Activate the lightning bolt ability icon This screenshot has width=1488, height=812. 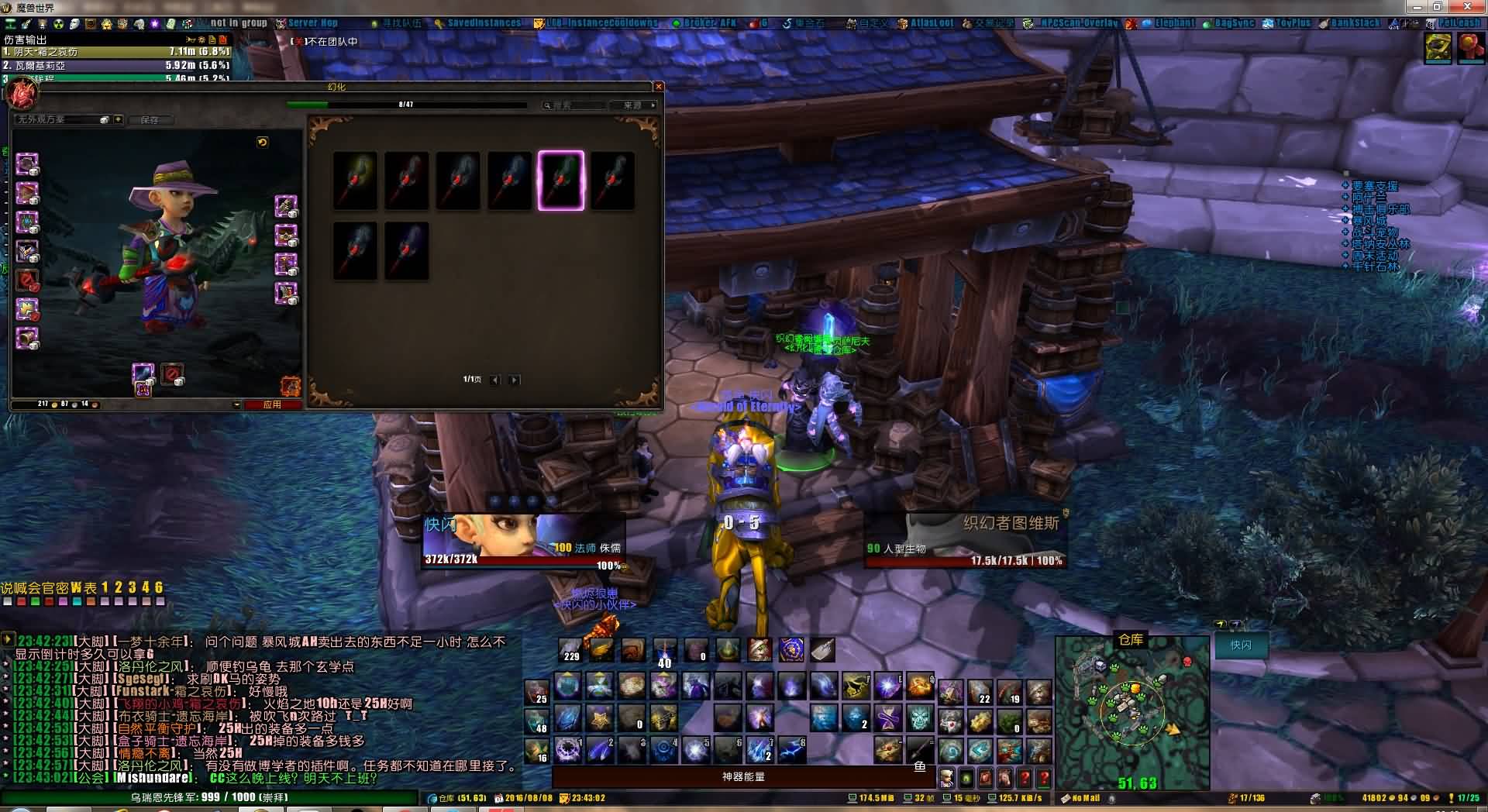click(x=791, y=750)
